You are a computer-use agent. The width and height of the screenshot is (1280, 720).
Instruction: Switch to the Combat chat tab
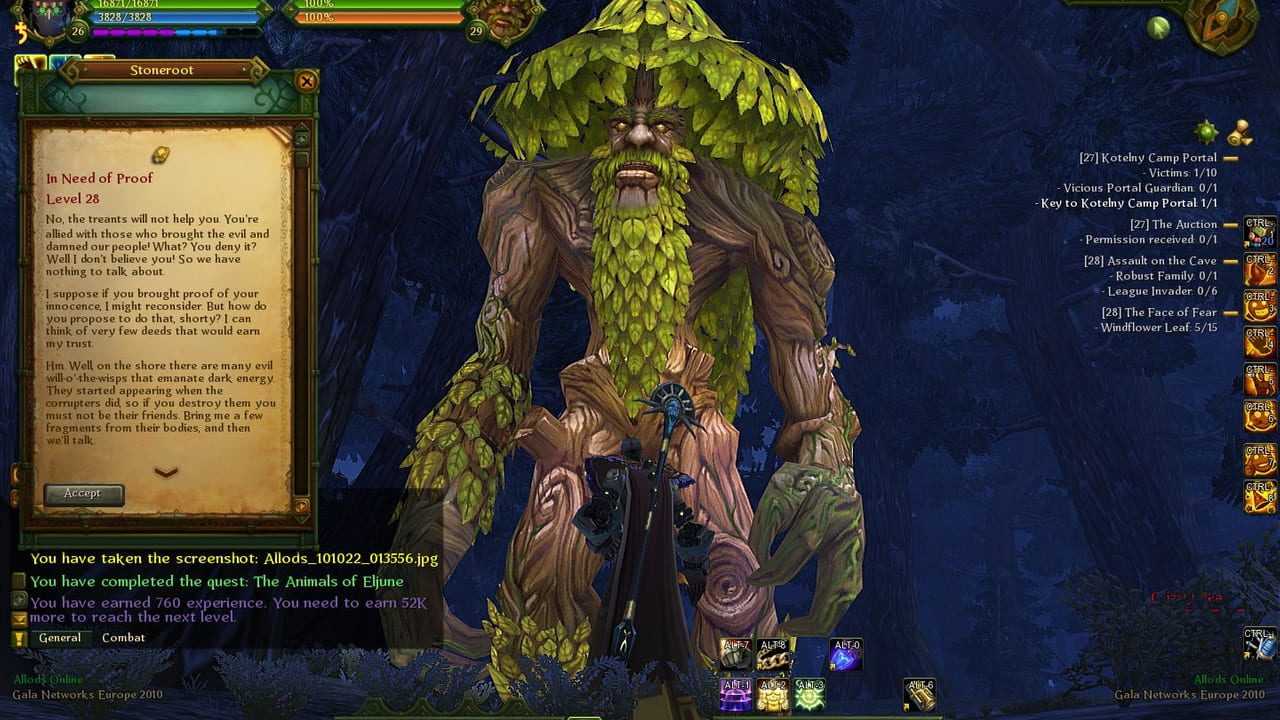coord(123,638)
